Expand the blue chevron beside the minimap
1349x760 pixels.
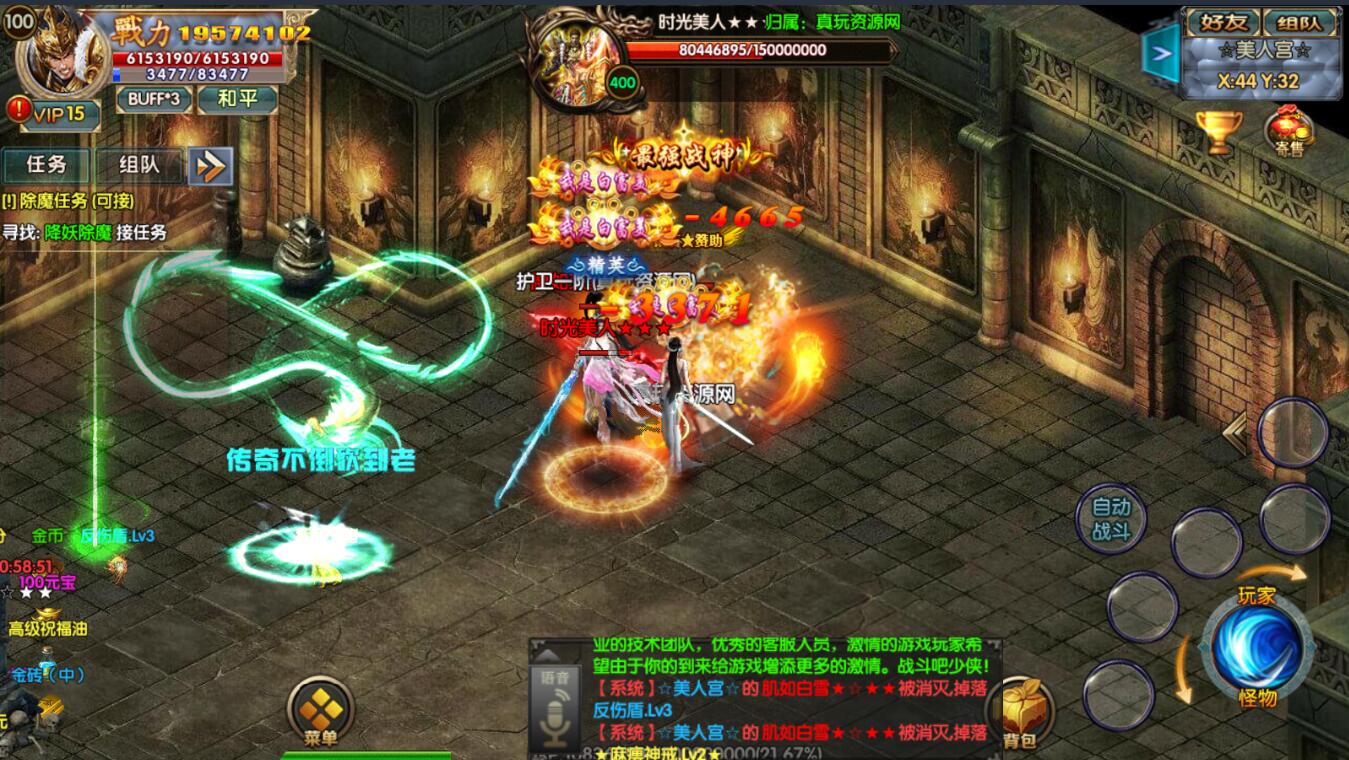1159,55
